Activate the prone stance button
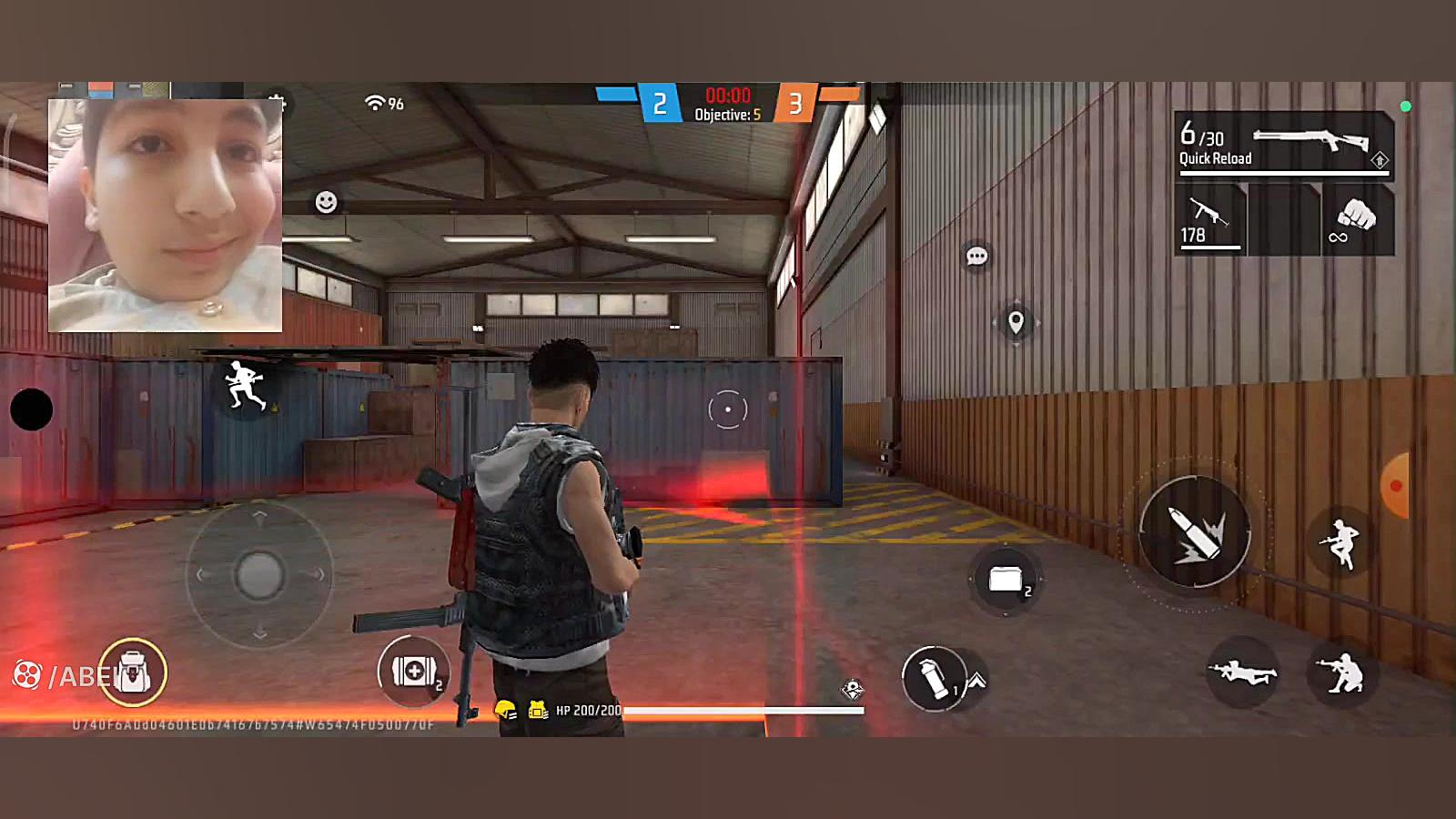 click(x=1241, y=673)
